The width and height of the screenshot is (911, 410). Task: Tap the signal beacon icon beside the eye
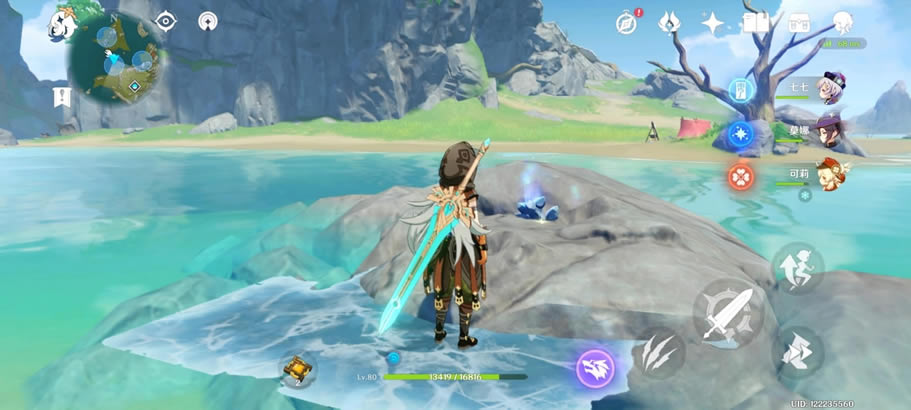click(208, 21)
